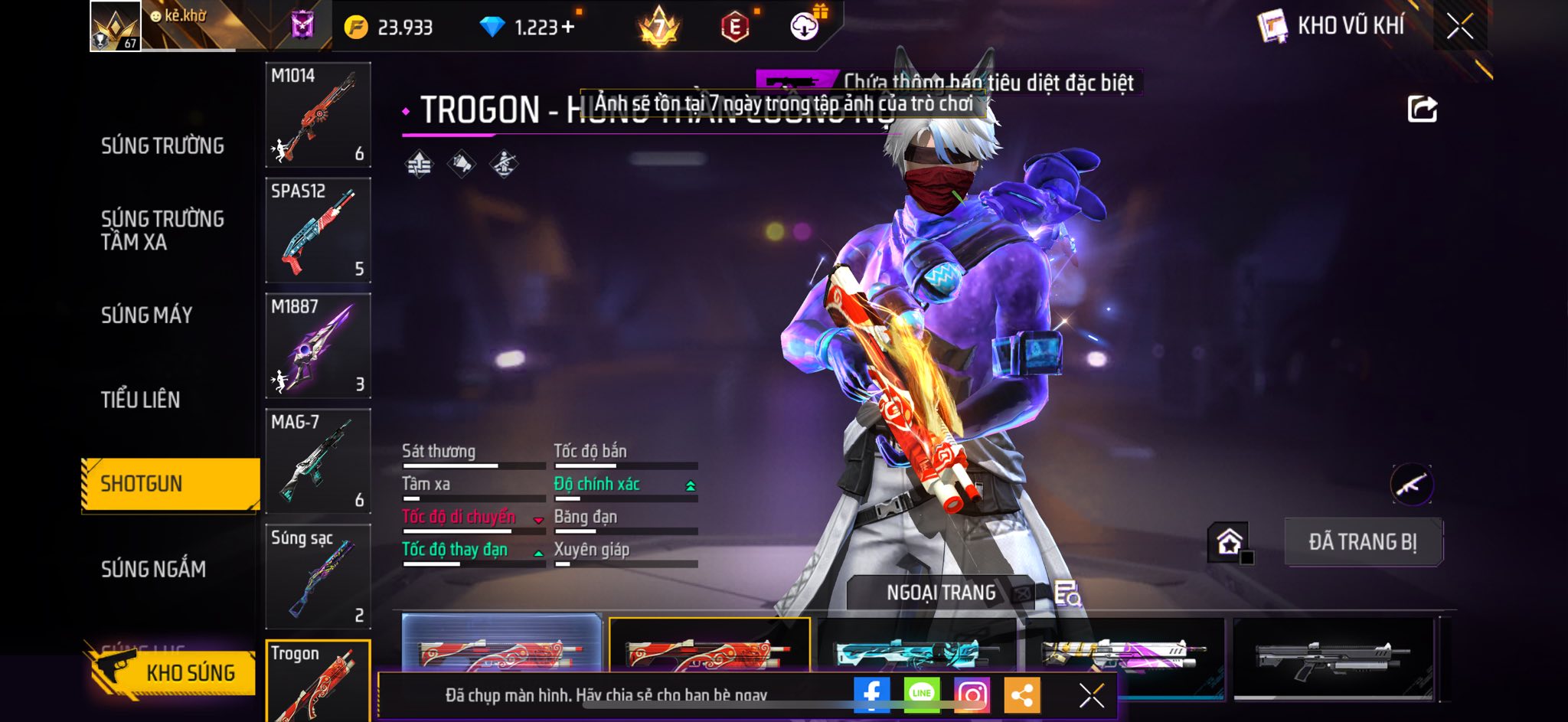Choose the M1887 shotgun slot
1568x722 pixels.
(x=318, y=346)
